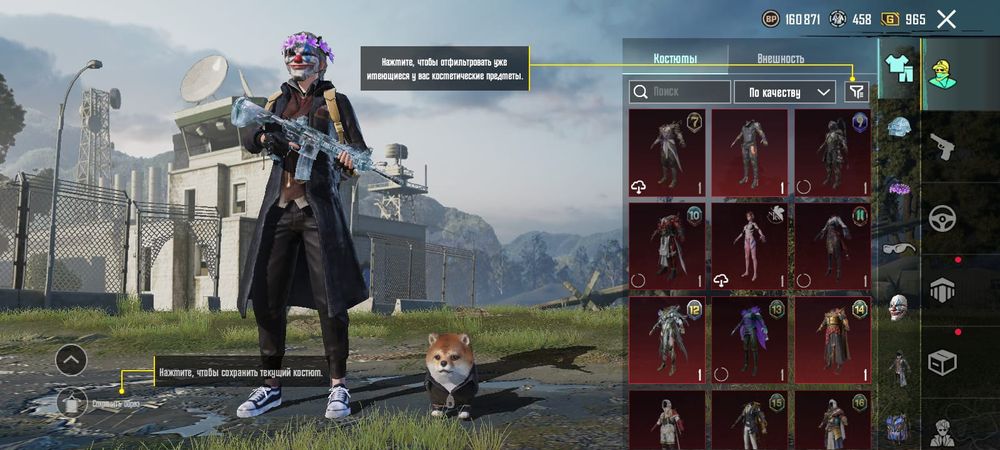Save the current outfit with Сохранить образ
Viewport: 1000px width, 450px height.
pos(73,402)
